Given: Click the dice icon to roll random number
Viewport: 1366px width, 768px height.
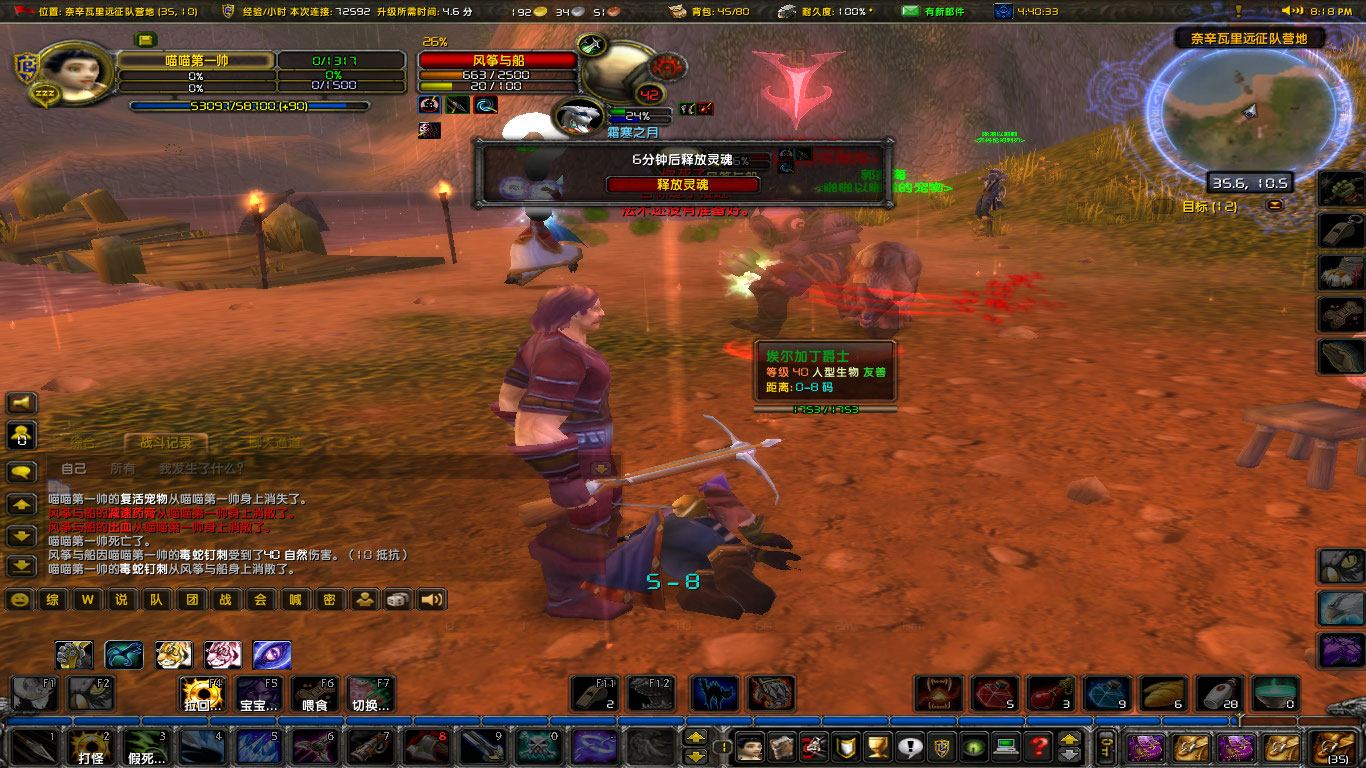Looking at the screenshot, I should (395, 599).
